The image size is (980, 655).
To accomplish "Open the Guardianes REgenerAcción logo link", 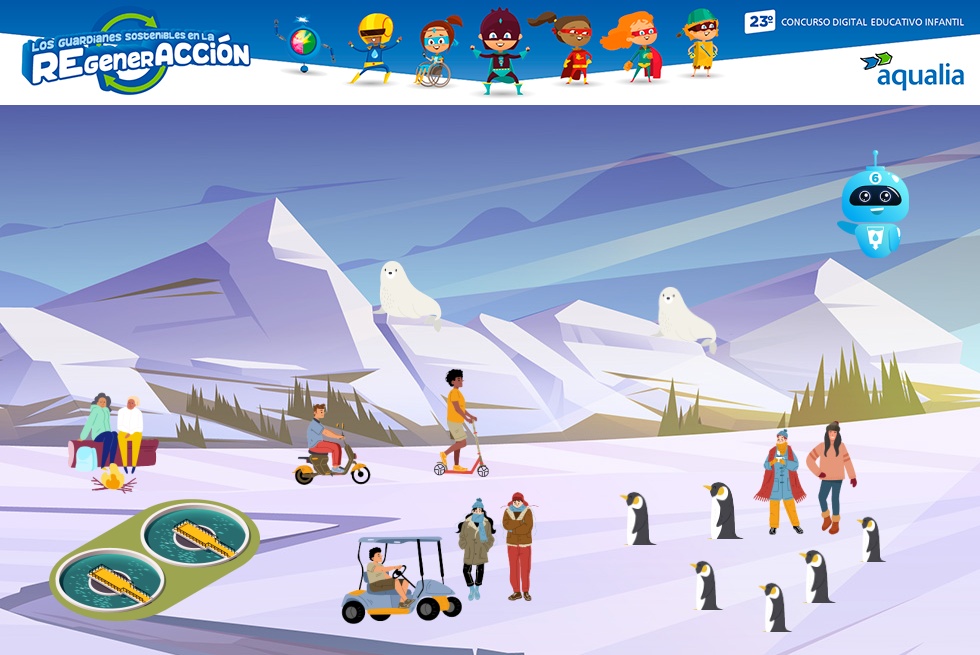I will (136, 54).
